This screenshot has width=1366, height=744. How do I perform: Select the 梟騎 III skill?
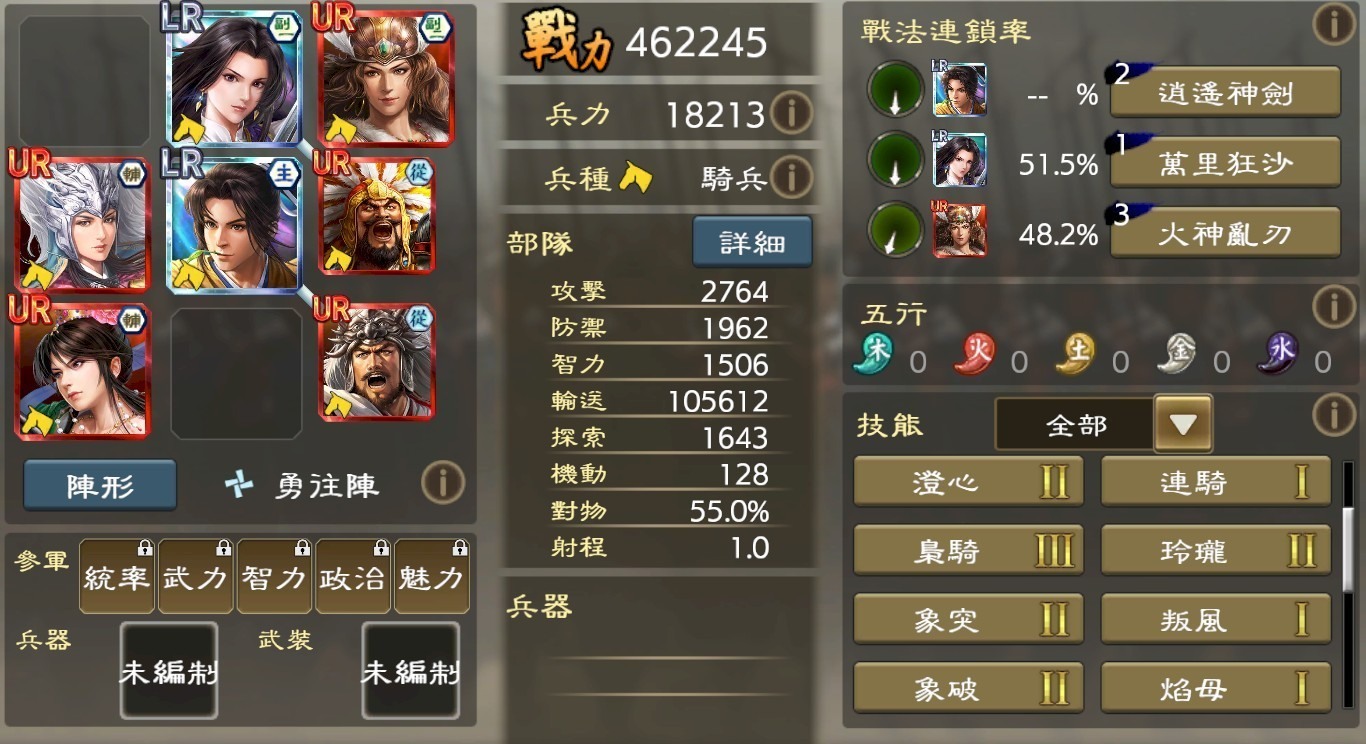967,550
